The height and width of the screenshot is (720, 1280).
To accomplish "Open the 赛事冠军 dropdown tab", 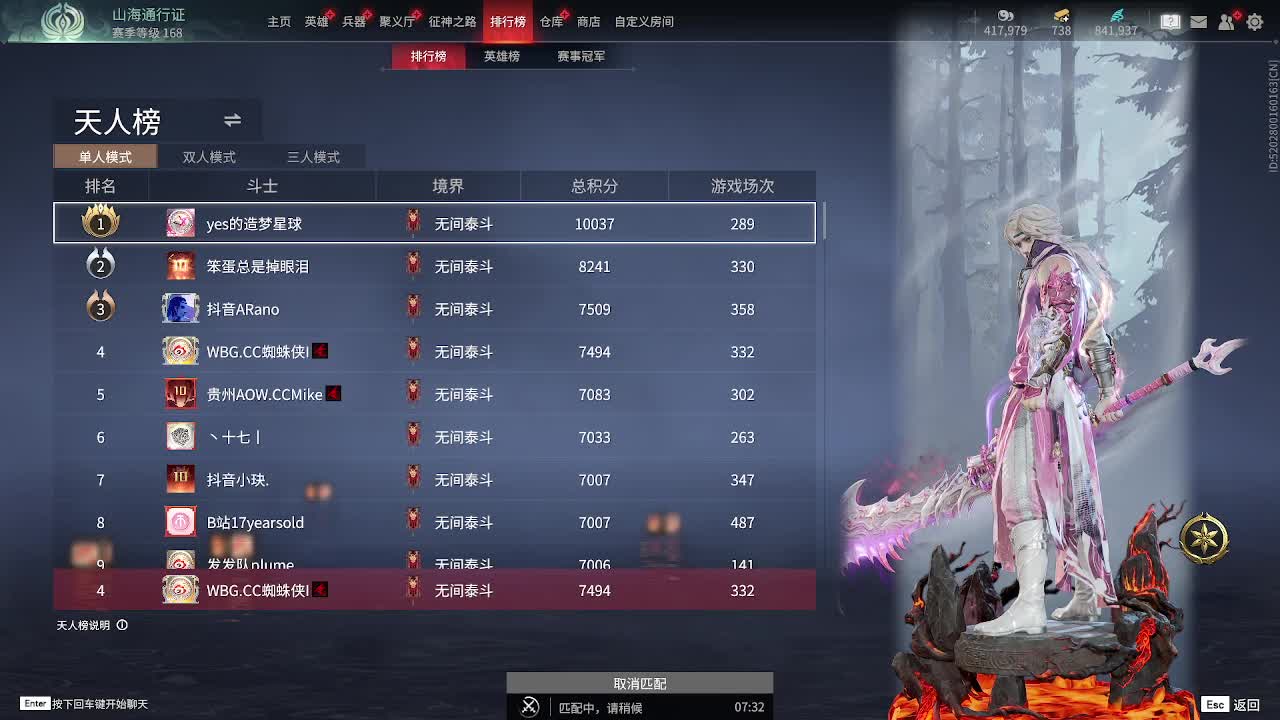I will (x=583, y=57).
